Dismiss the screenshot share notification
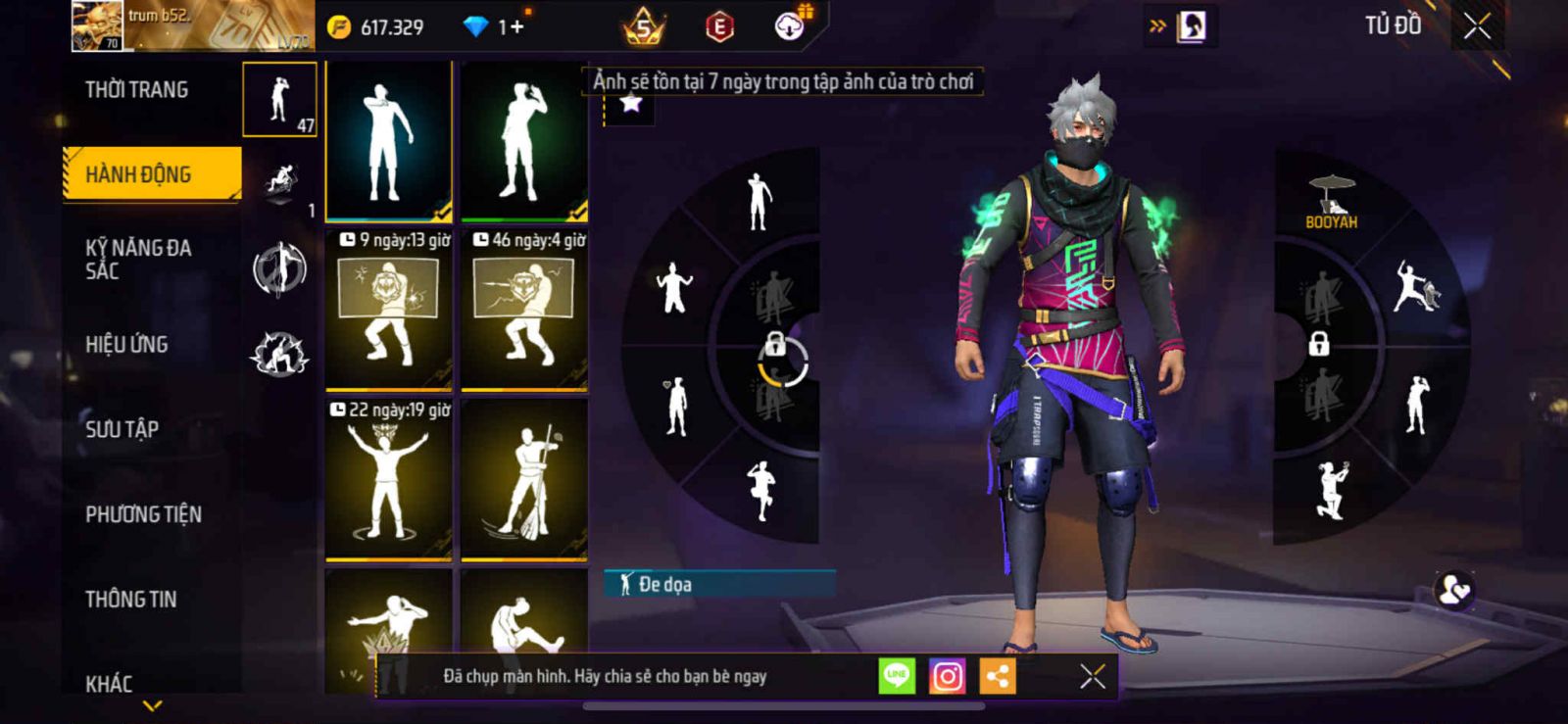Image resolution: width=1568 pixels, height=724 pixels. pyautogui.click(x=1092, y=676)
